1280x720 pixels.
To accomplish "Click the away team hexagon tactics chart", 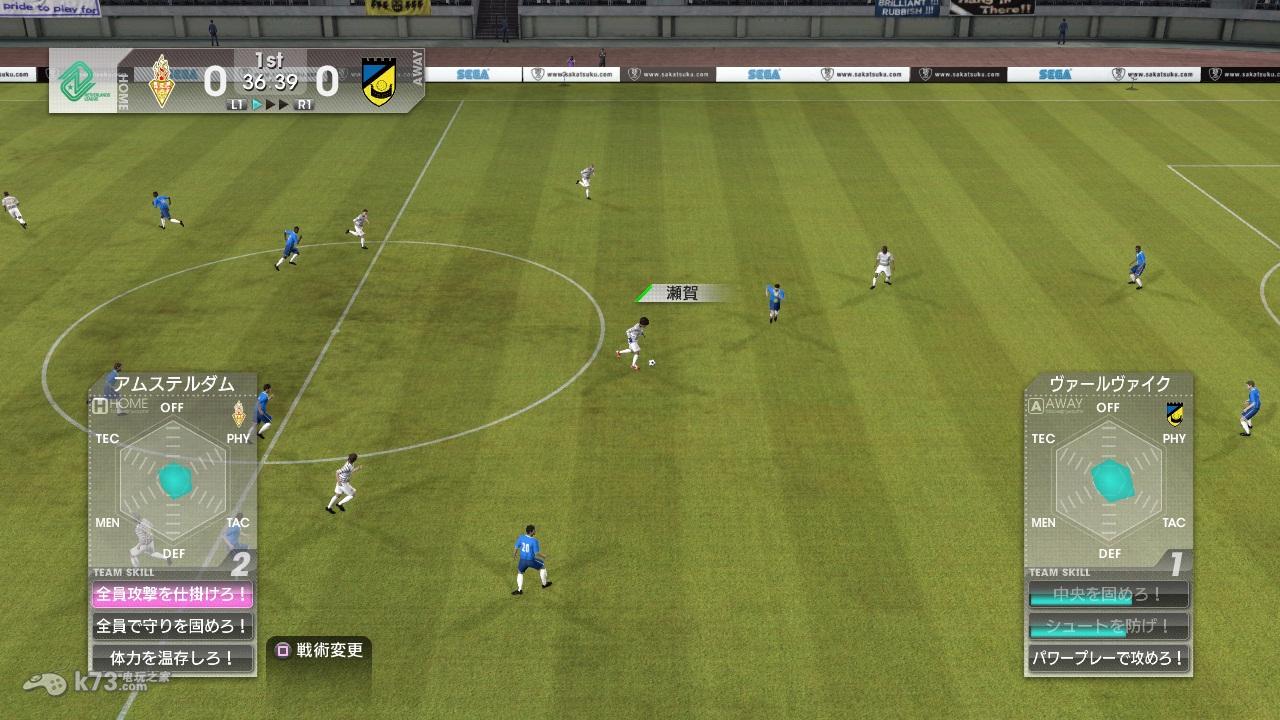I will (1109, 480).
